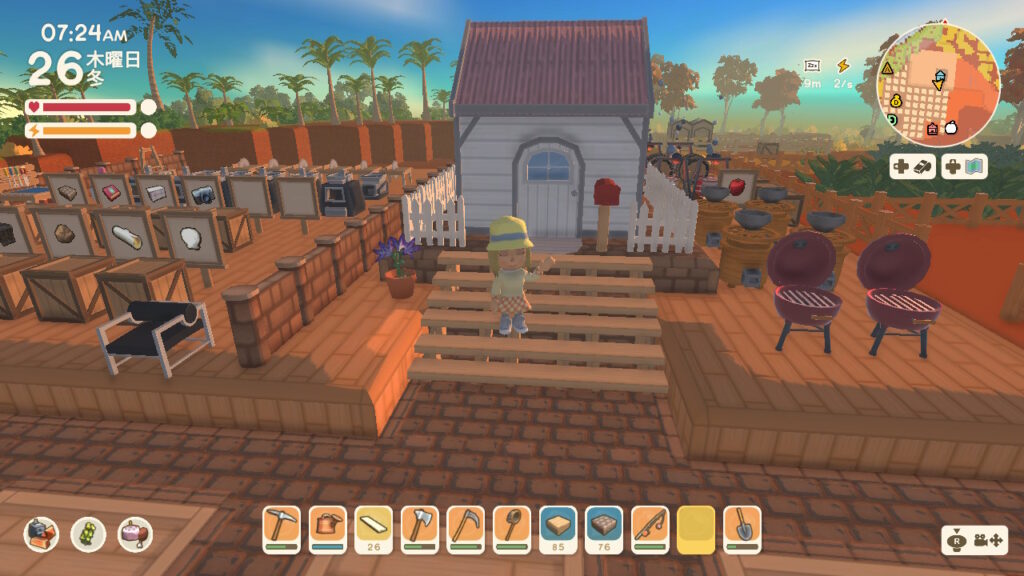Select the plank stack of 26
The image size is (1024, 576).
pyautogui.click(x=373, y=526)
